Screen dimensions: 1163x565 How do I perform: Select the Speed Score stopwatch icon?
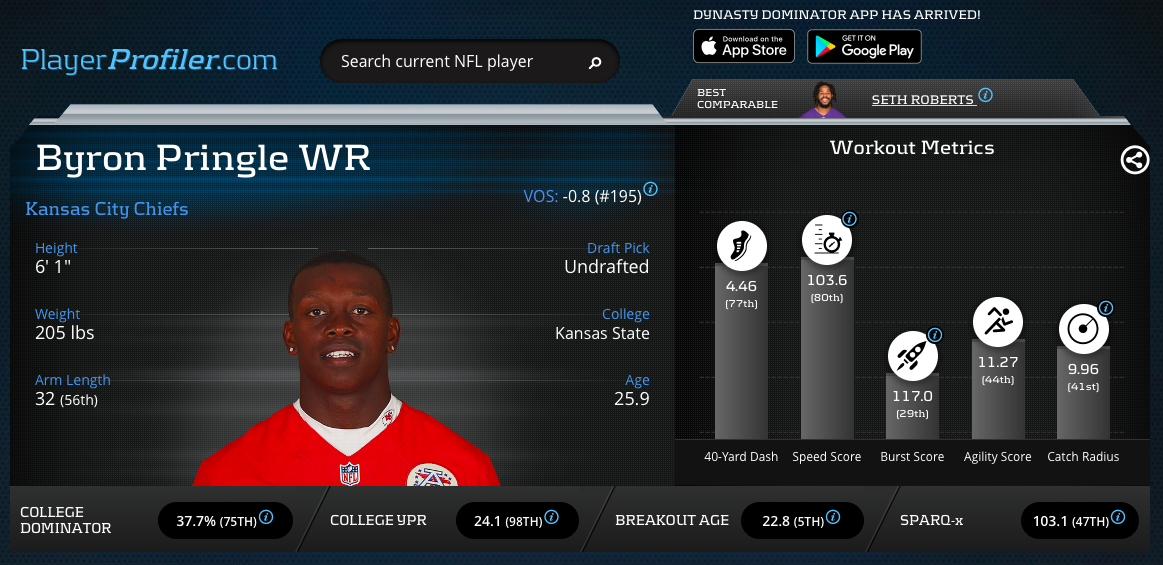(827, 241)
